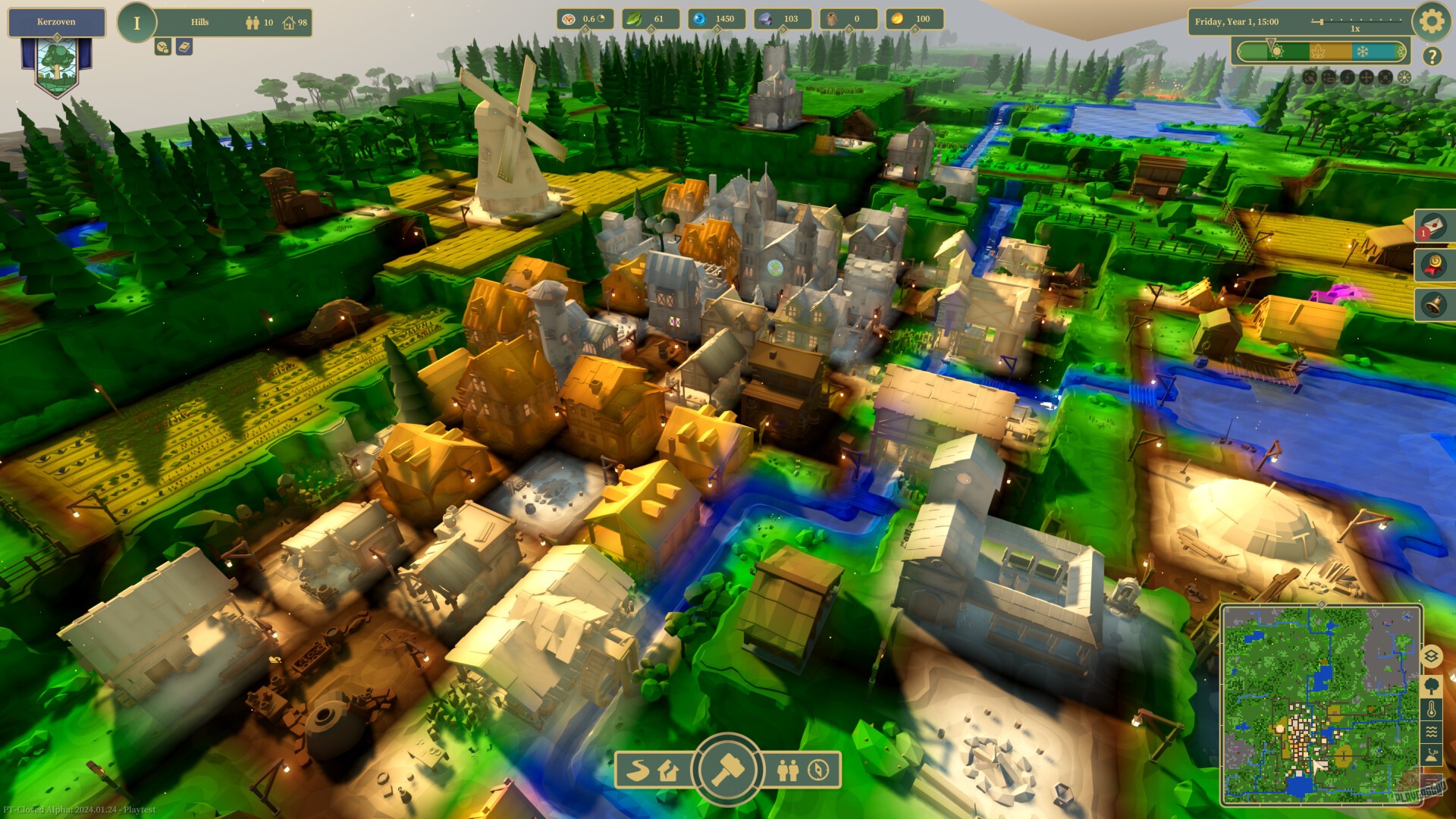Viewport: 1456px width, 819px height.
Task: Select the demolish building tool
Action: 669,771
